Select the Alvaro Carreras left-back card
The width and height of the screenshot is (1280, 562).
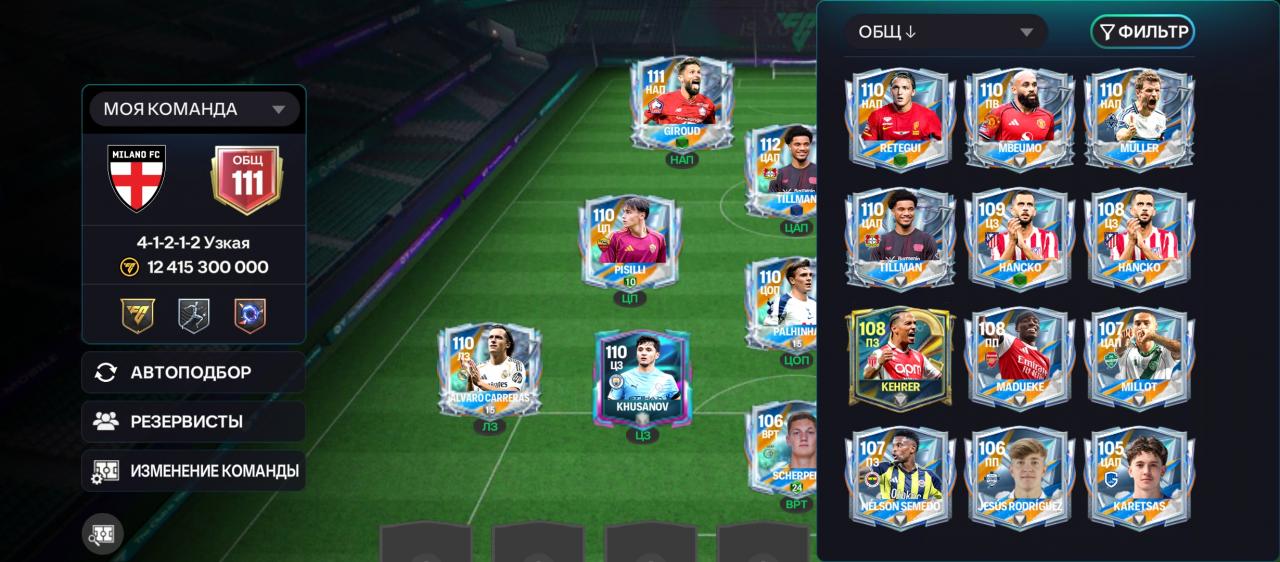coord(489,372)
